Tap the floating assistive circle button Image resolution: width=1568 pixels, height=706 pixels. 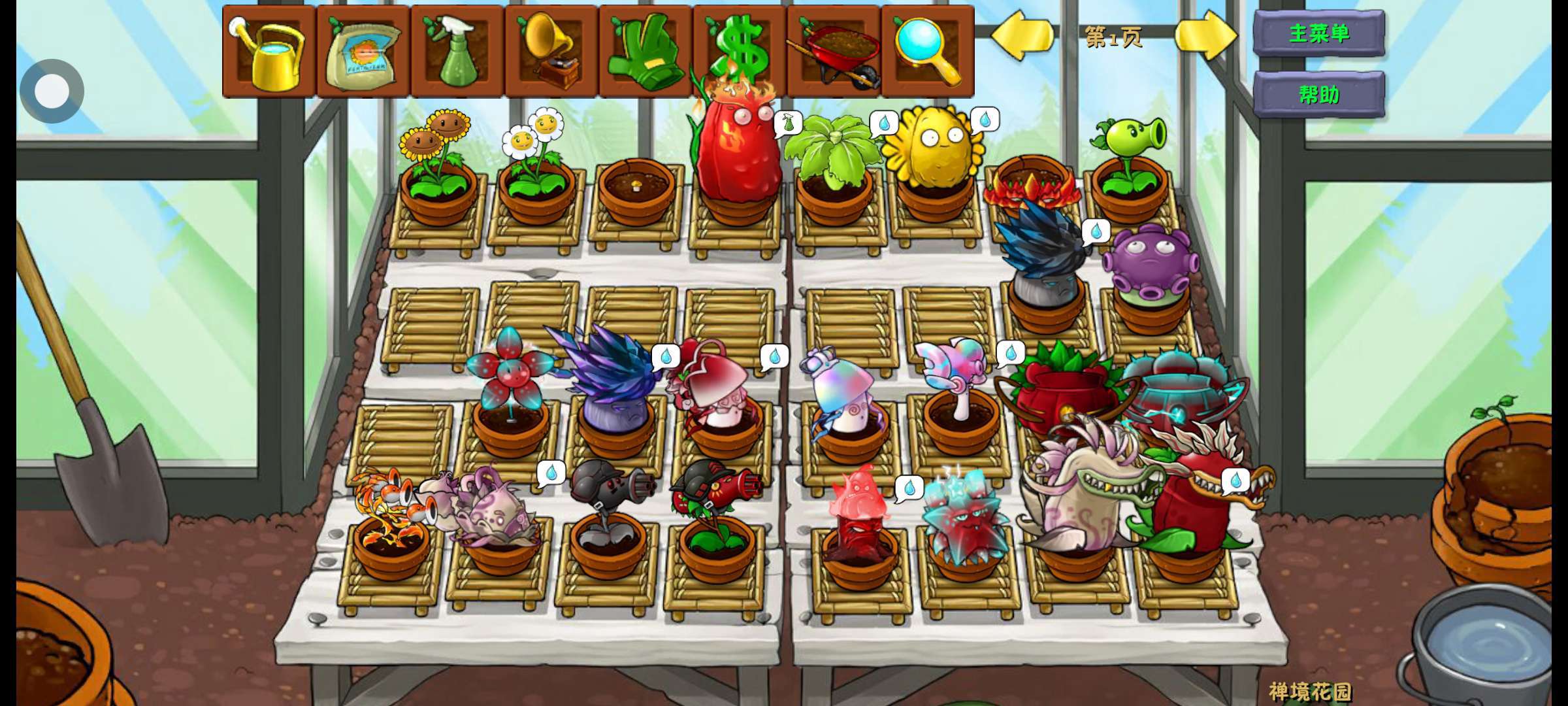pos(52,91)
